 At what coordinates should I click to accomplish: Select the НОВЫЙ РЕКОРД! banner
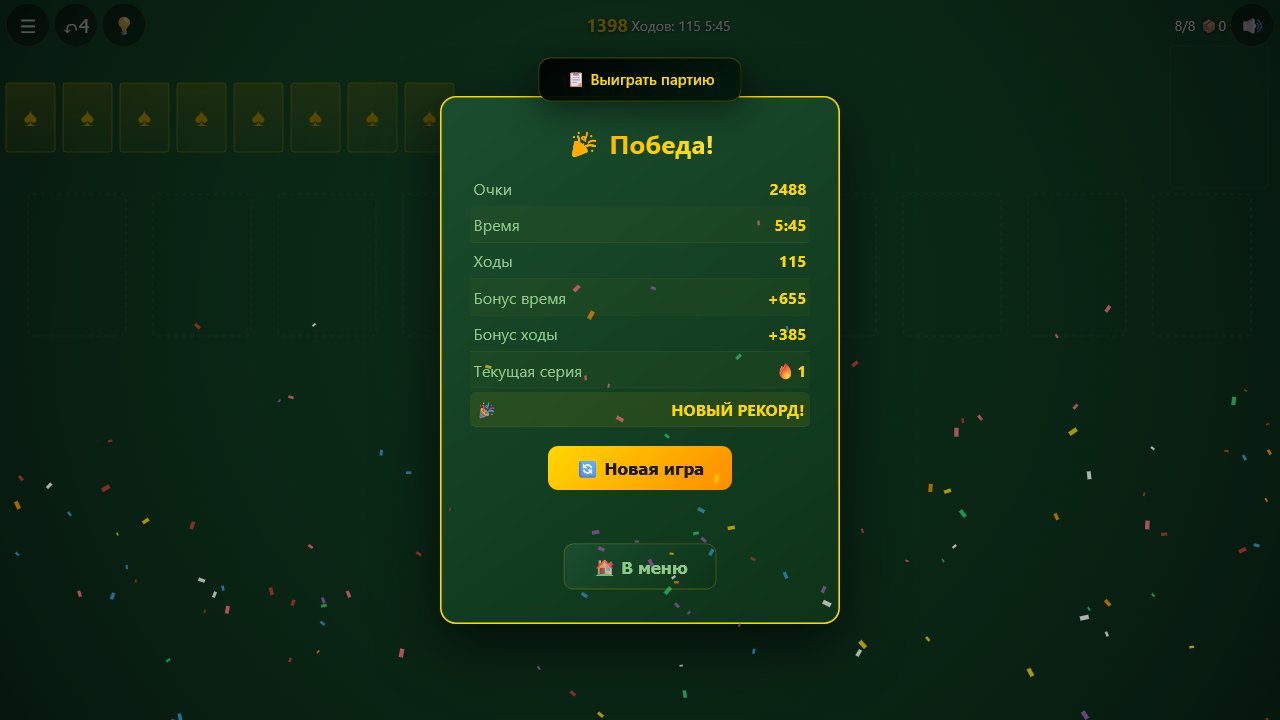[640, 410]
